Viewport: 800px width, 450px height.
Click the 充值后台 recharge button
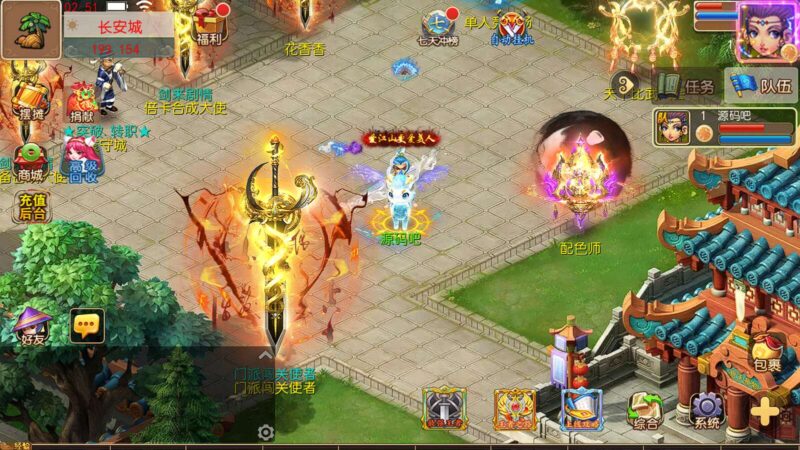click(x=31, y=207)
